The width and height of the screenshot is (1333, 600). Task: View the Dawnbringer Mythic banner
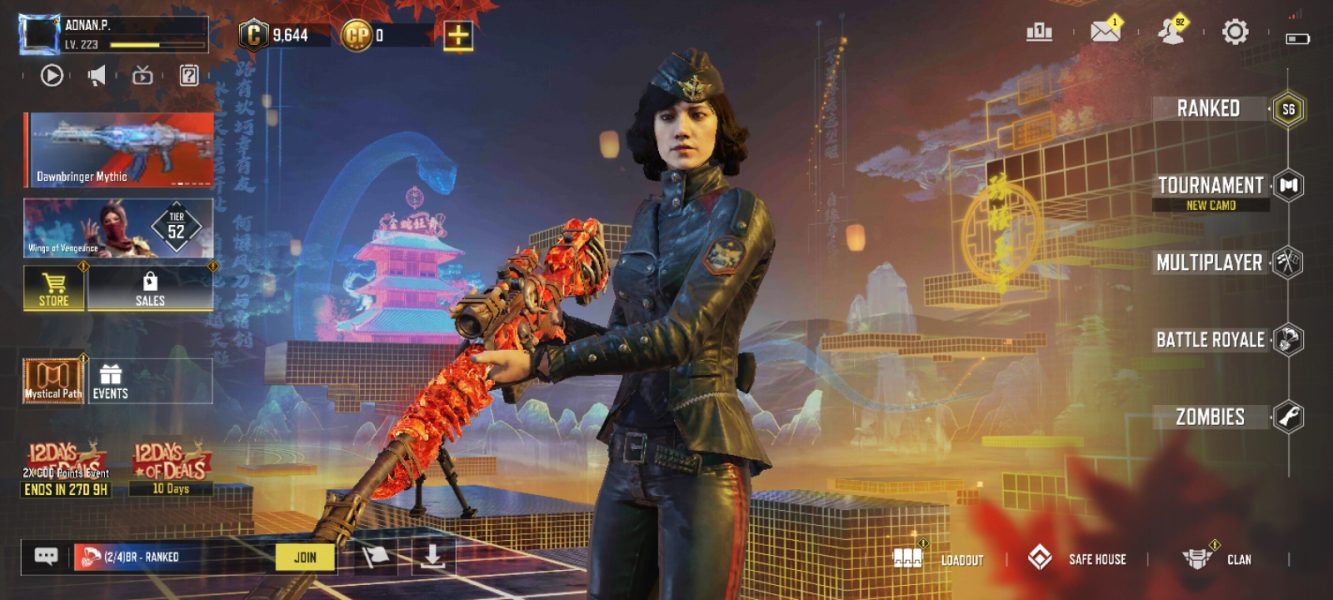coord(118,149)
